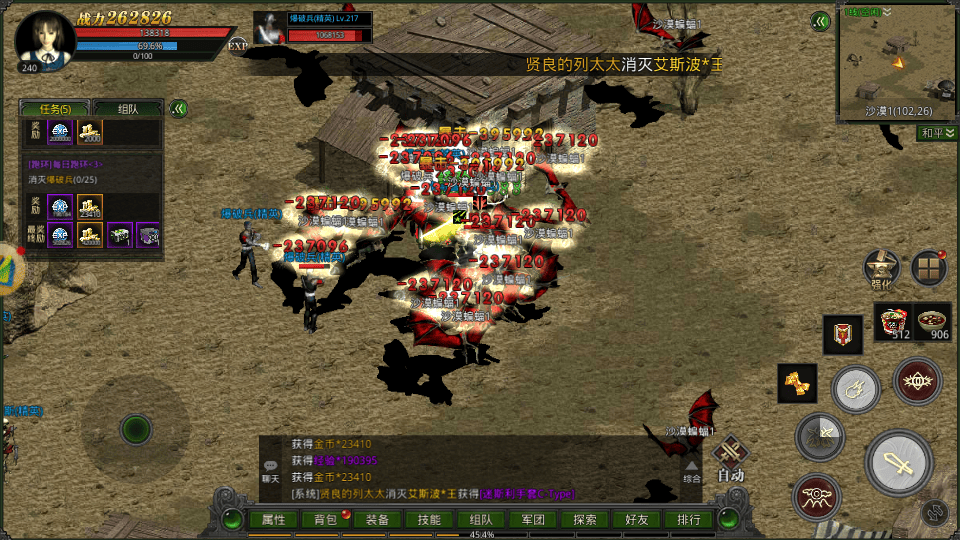Screen dimensions: 960x540
Task: Switch to the 组队 team tab above quest panel
Action: [128, 109]
